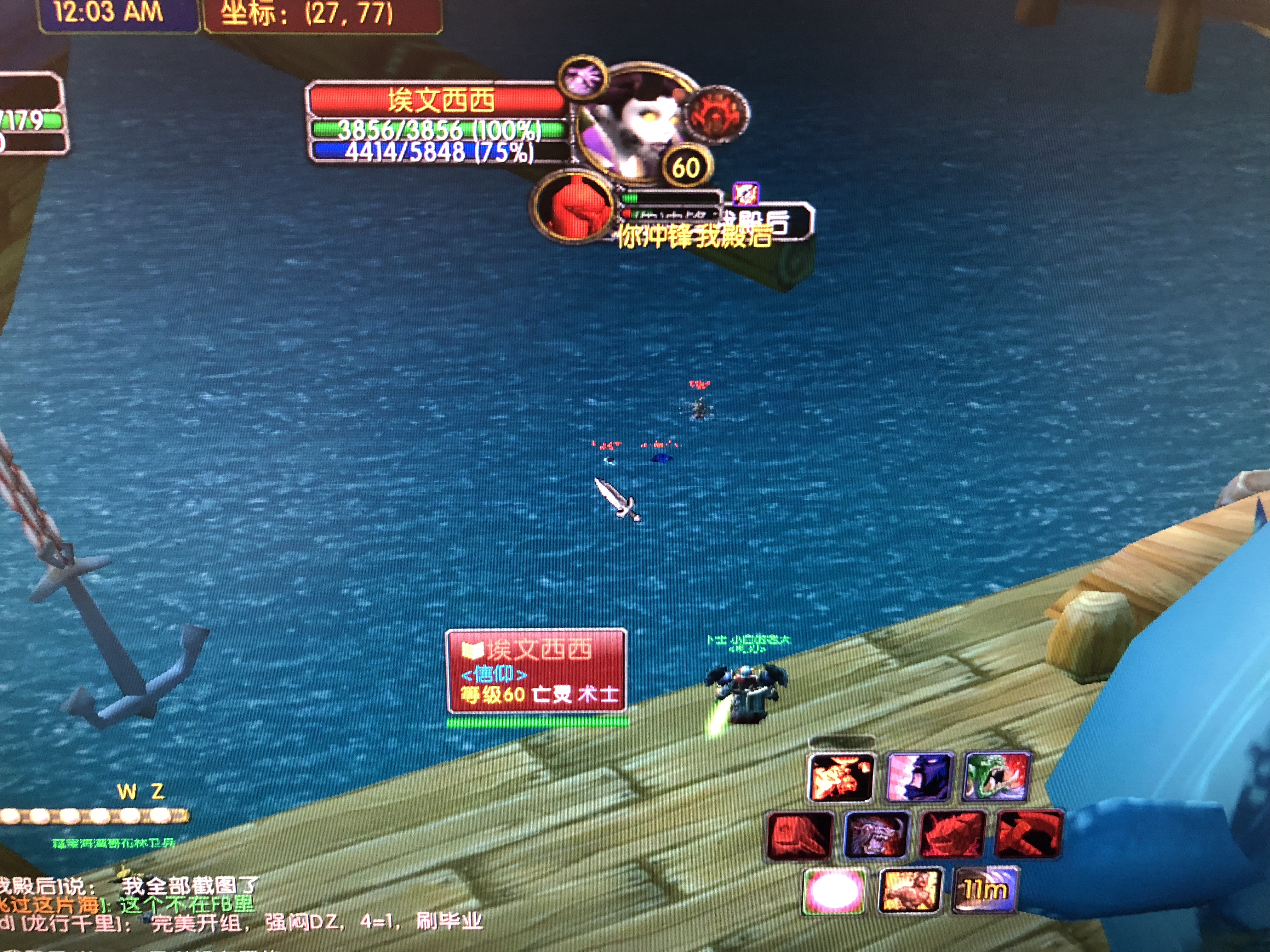Viewport: 1270px width, 952px height.
Task: Cast the green roaring orc ability
Action: click(996, 776)
